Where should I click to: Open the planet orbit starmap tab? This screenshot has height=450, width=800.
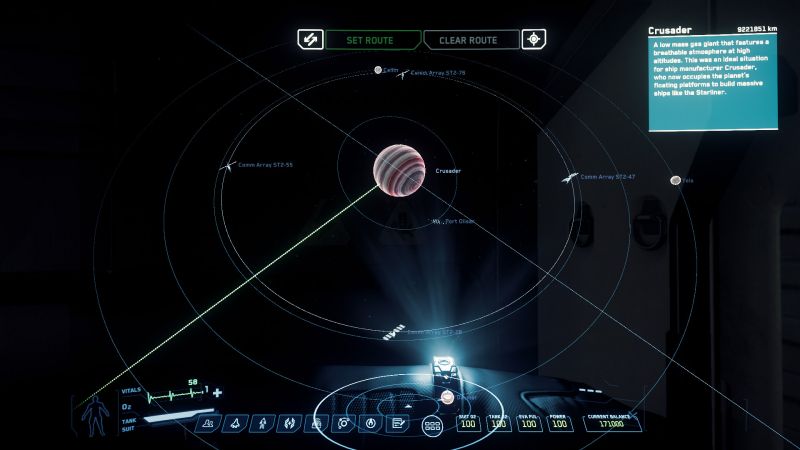343,424
